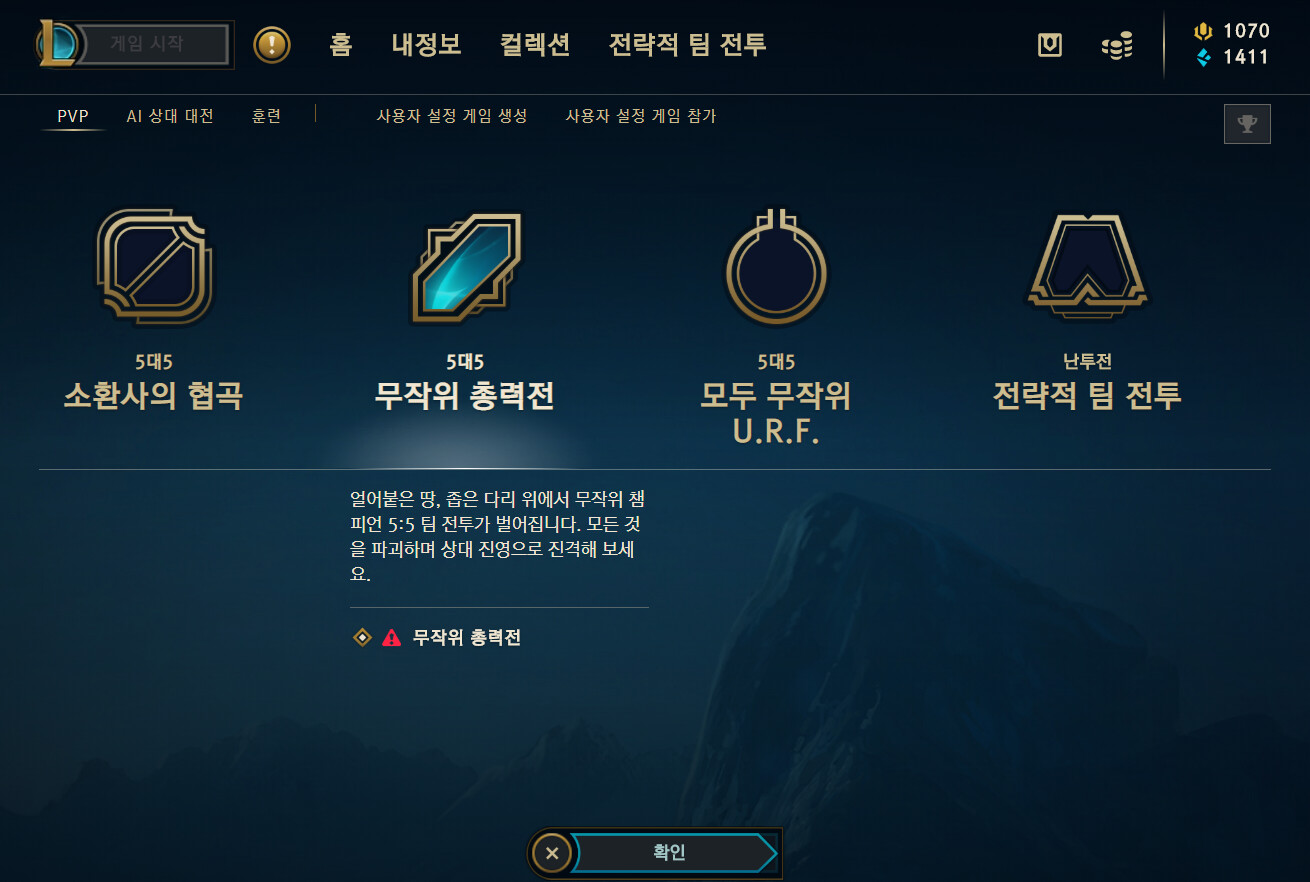Image resolution: width=1310 pixels, height=882 pixels.
Task: Open the store currency icon near the top right
Action: pos(1117,44)
